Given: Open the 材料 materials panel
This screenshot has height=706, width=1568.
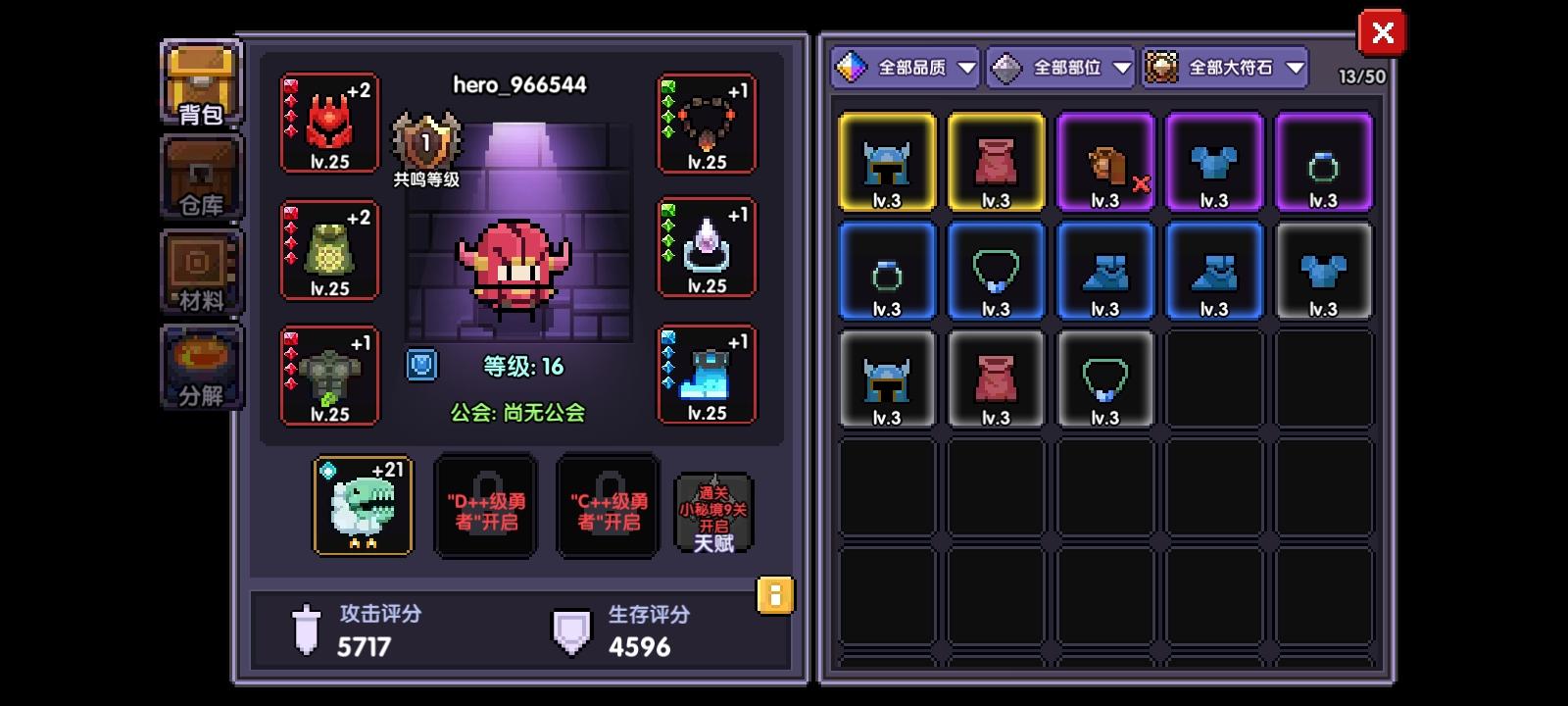Looking at the screenshot, I should (199, 270).
